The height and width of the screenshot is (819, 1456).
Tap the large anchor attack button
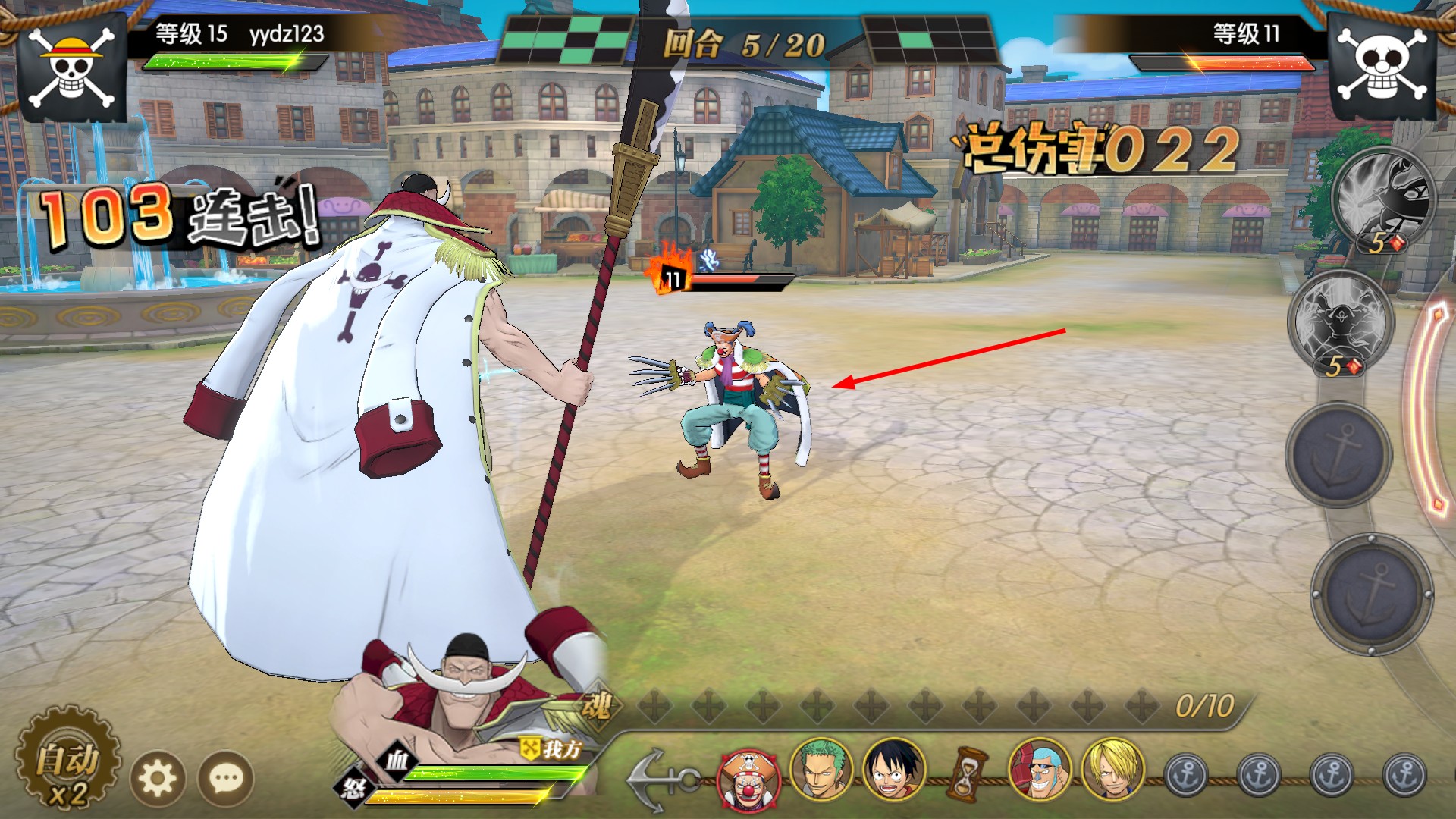tap(1371, 595)
